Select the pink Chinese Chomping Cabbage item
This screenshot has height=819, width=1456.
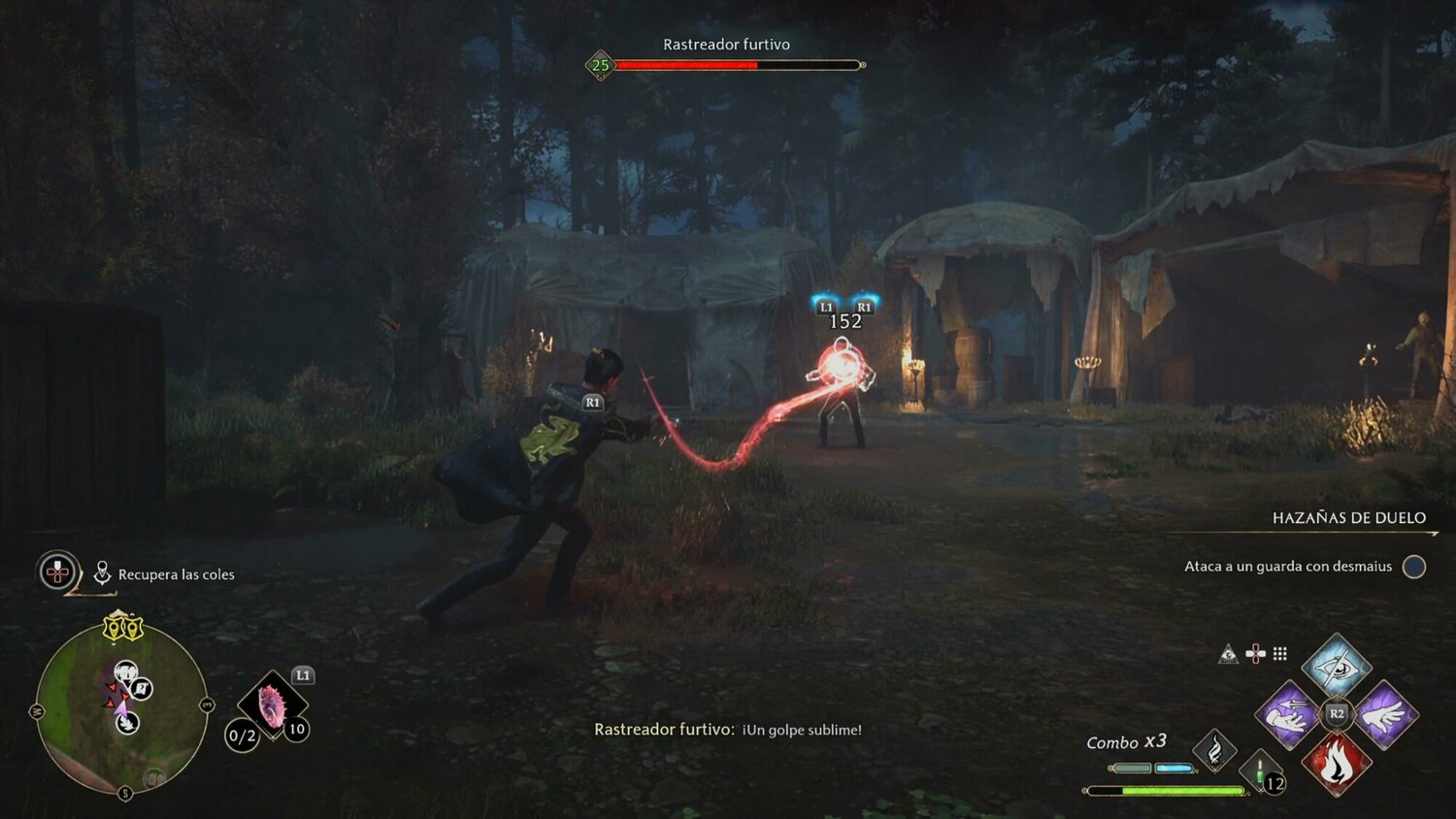[x=272, y=705]
